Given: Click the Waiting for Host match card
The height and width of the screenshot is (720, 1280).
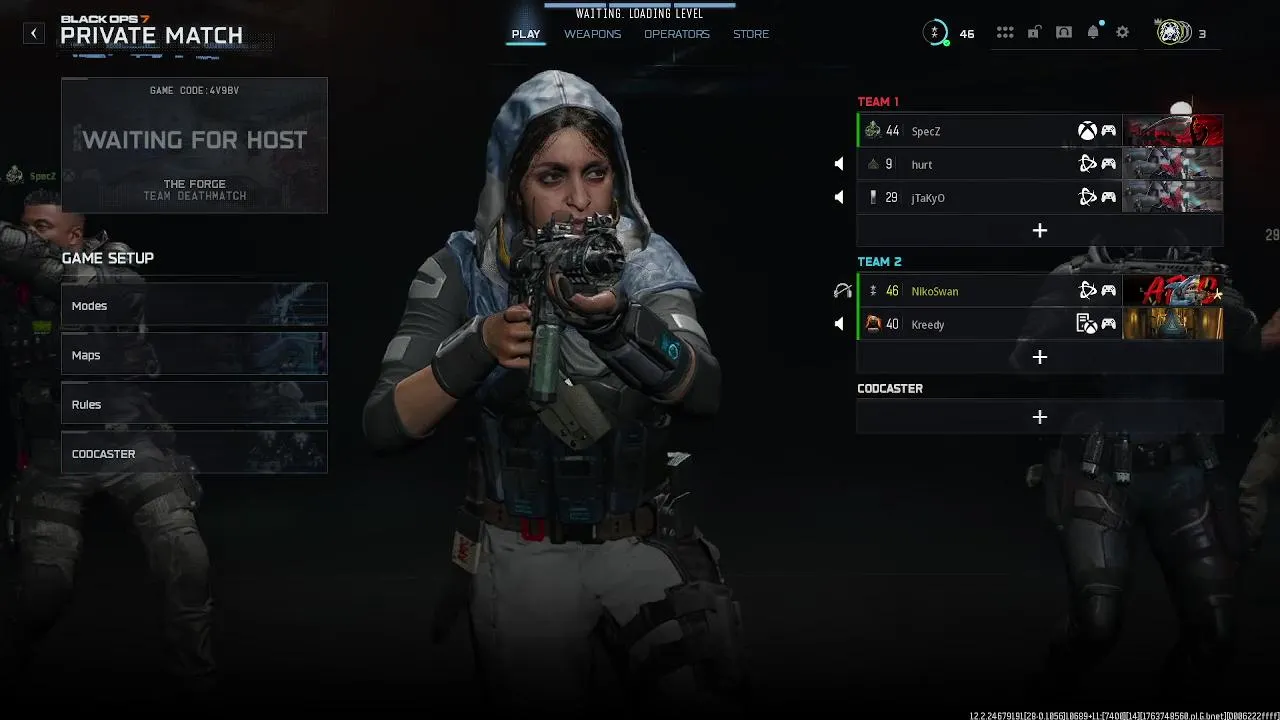Looking at the screenshot, I should coord(194,145).
